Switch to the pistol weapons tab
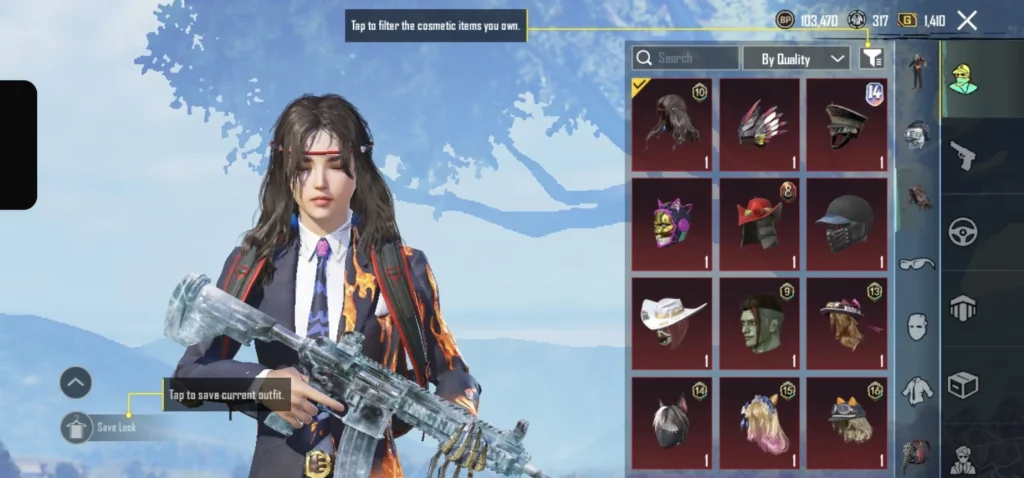Screen dimensions: 1024x478 click(962, 155)
